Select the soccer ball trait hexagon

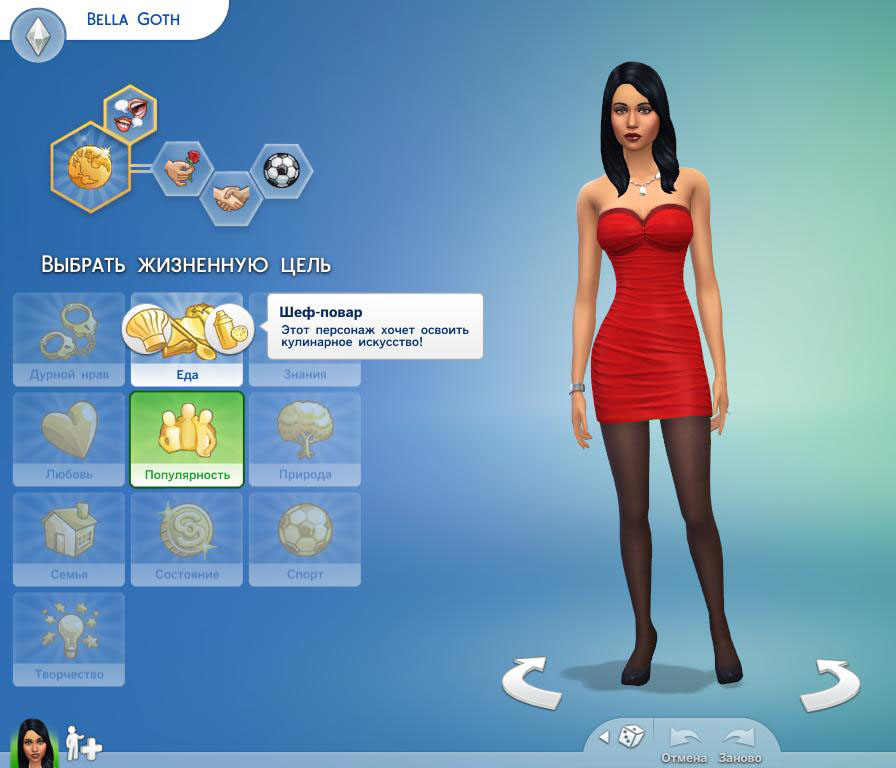click(x=281, y=170)
